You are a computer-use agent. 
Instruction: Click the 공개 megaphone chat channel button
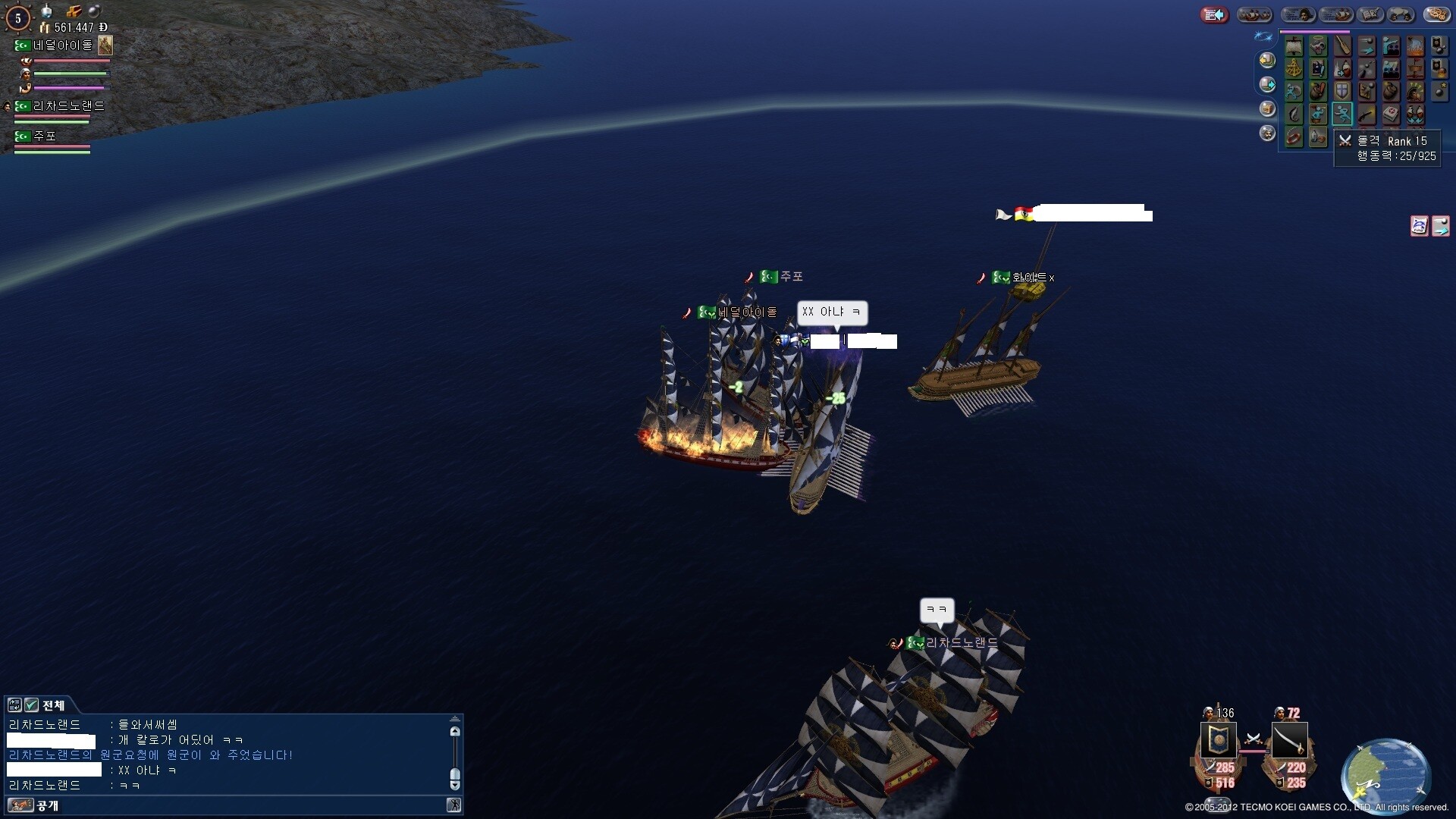pyautogui.click(x=20, y=805)
